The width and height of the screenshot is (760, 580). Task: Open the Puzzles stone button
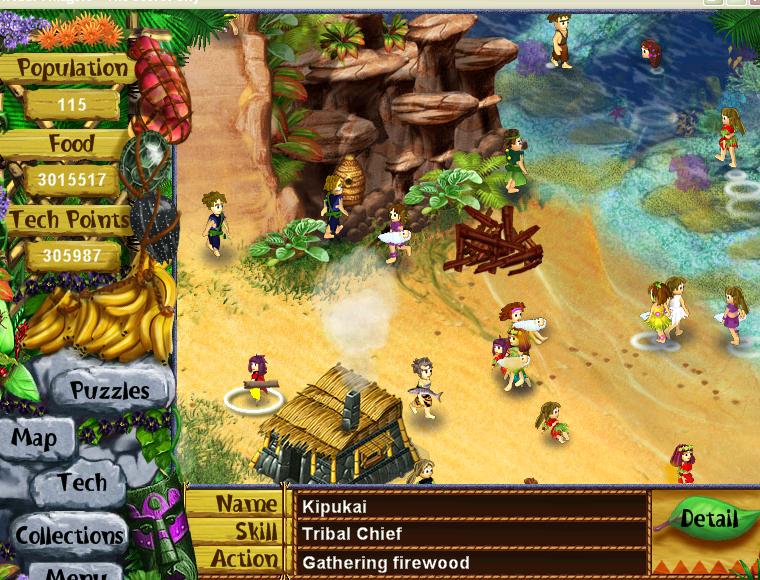point(109,390)
